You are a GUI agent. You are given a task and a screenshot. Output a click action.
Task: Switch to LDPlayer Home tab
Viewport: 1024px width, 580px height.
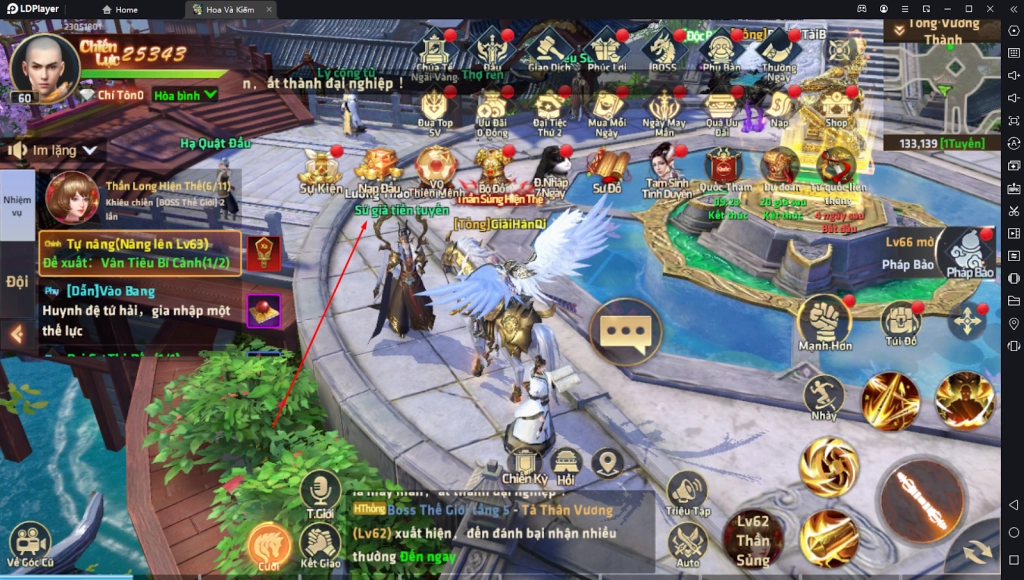click(120, 9)
